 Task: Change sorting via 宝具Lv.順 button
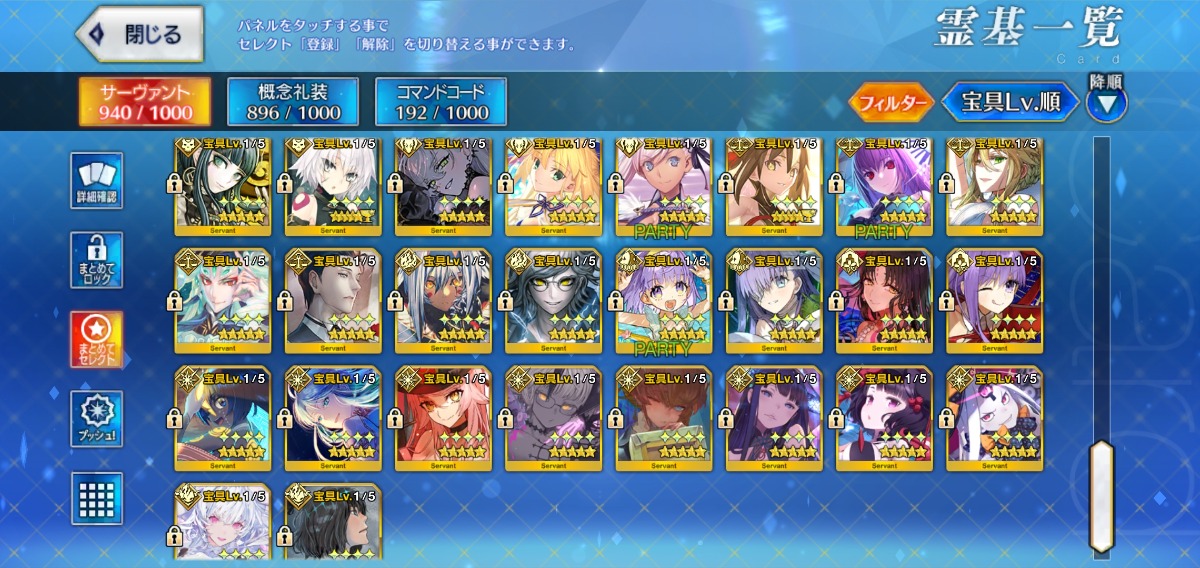pos(1011,102)
